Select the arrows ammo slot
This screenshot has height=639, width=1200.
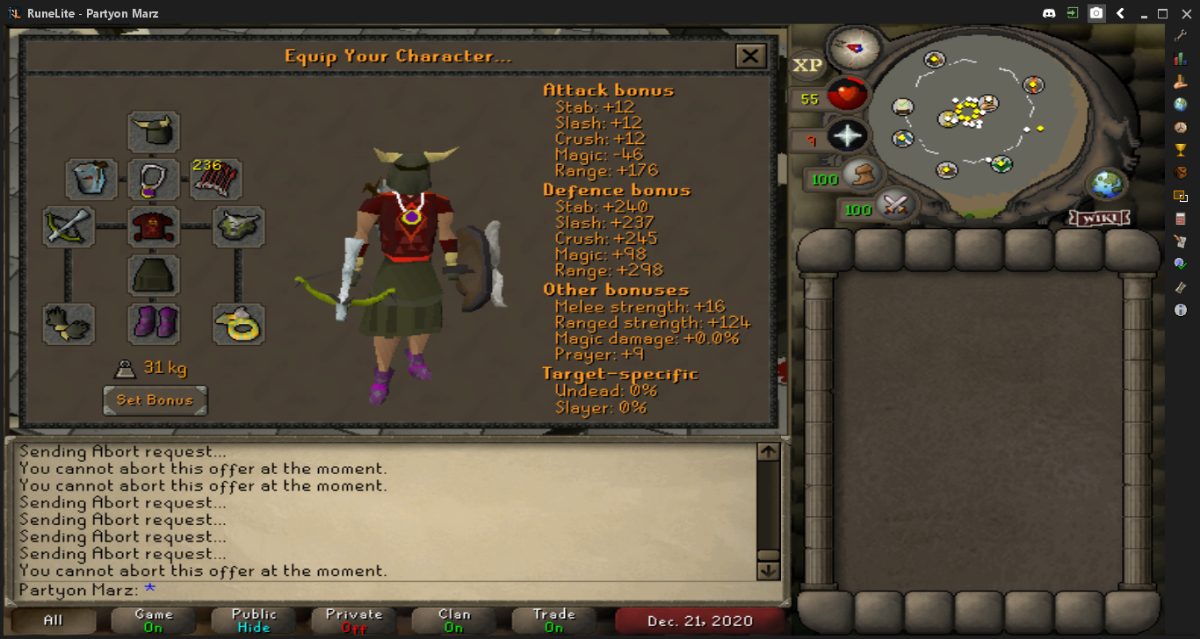(216, 180)
